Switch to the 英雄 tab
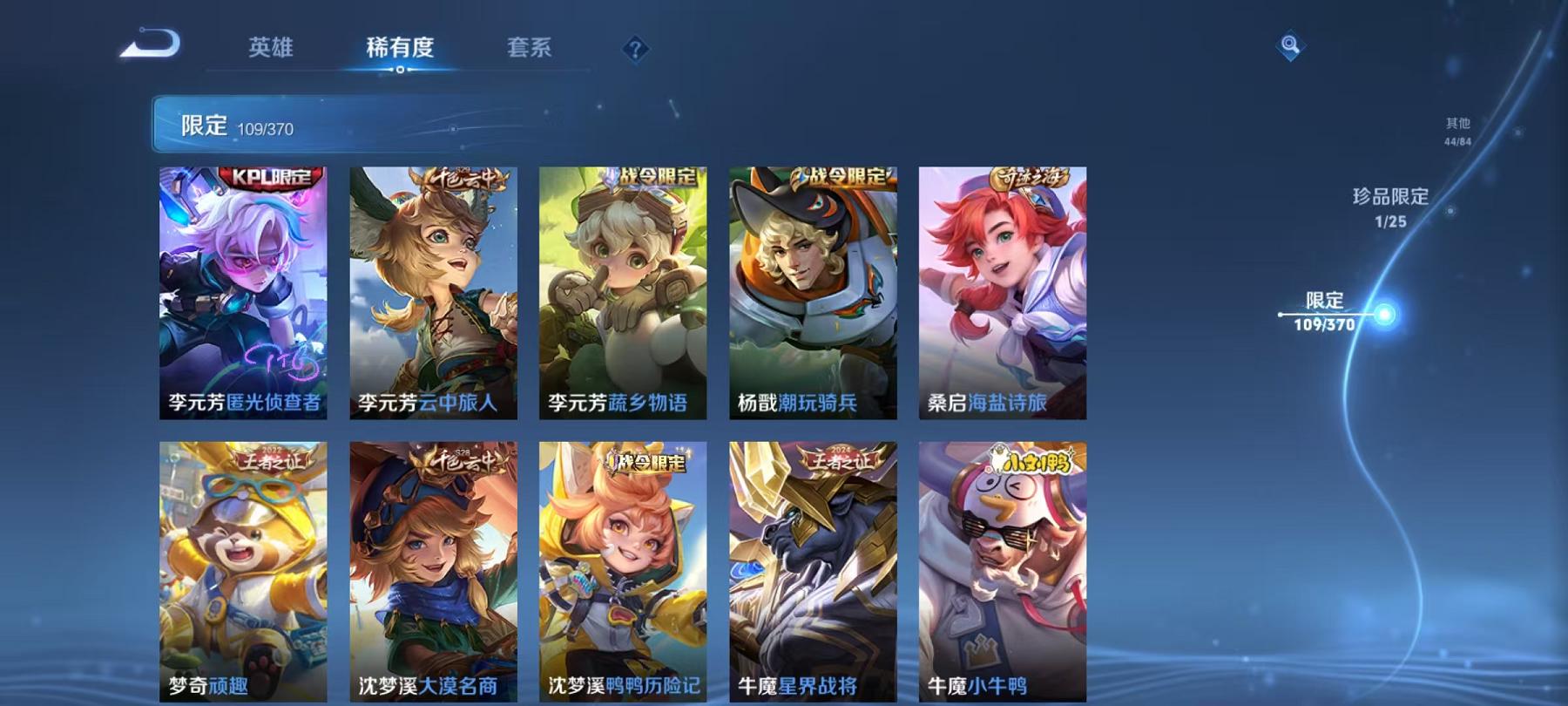Viewport: 1568px width, 706px height. coord(272,50)
